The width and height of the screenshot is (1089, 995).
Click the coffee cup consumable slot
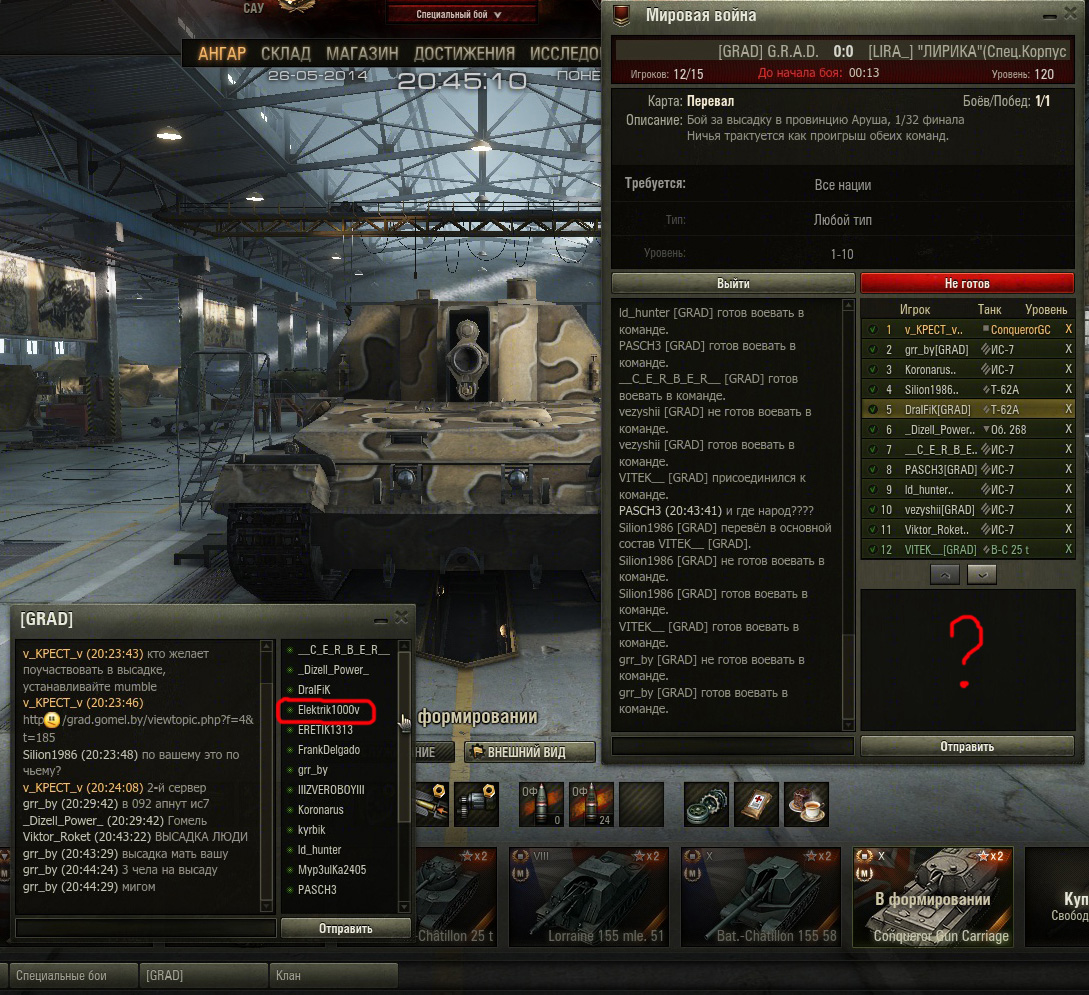(806, 804)
